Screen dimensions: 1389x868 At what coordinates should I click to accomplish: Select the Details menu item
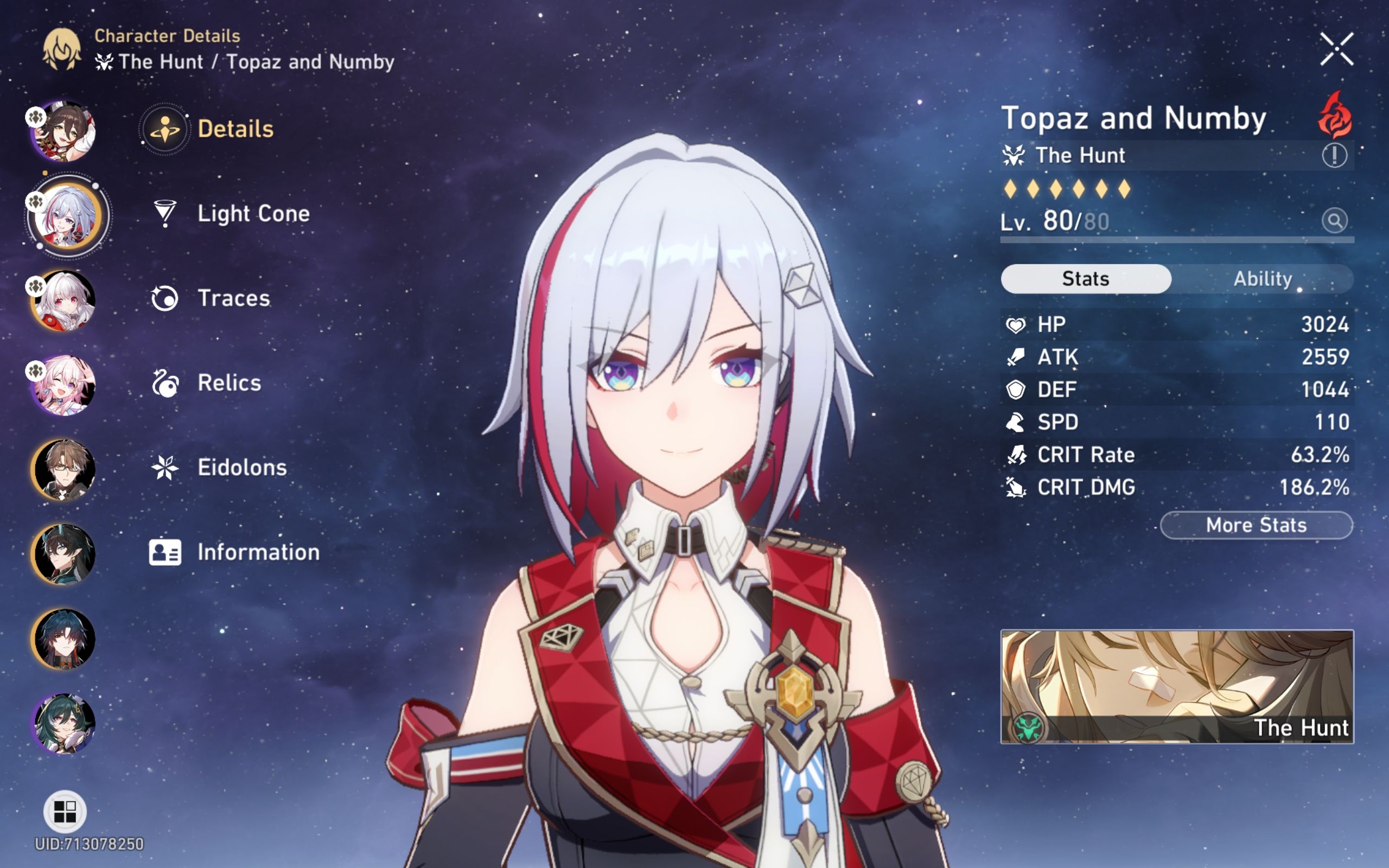[235, 128]
